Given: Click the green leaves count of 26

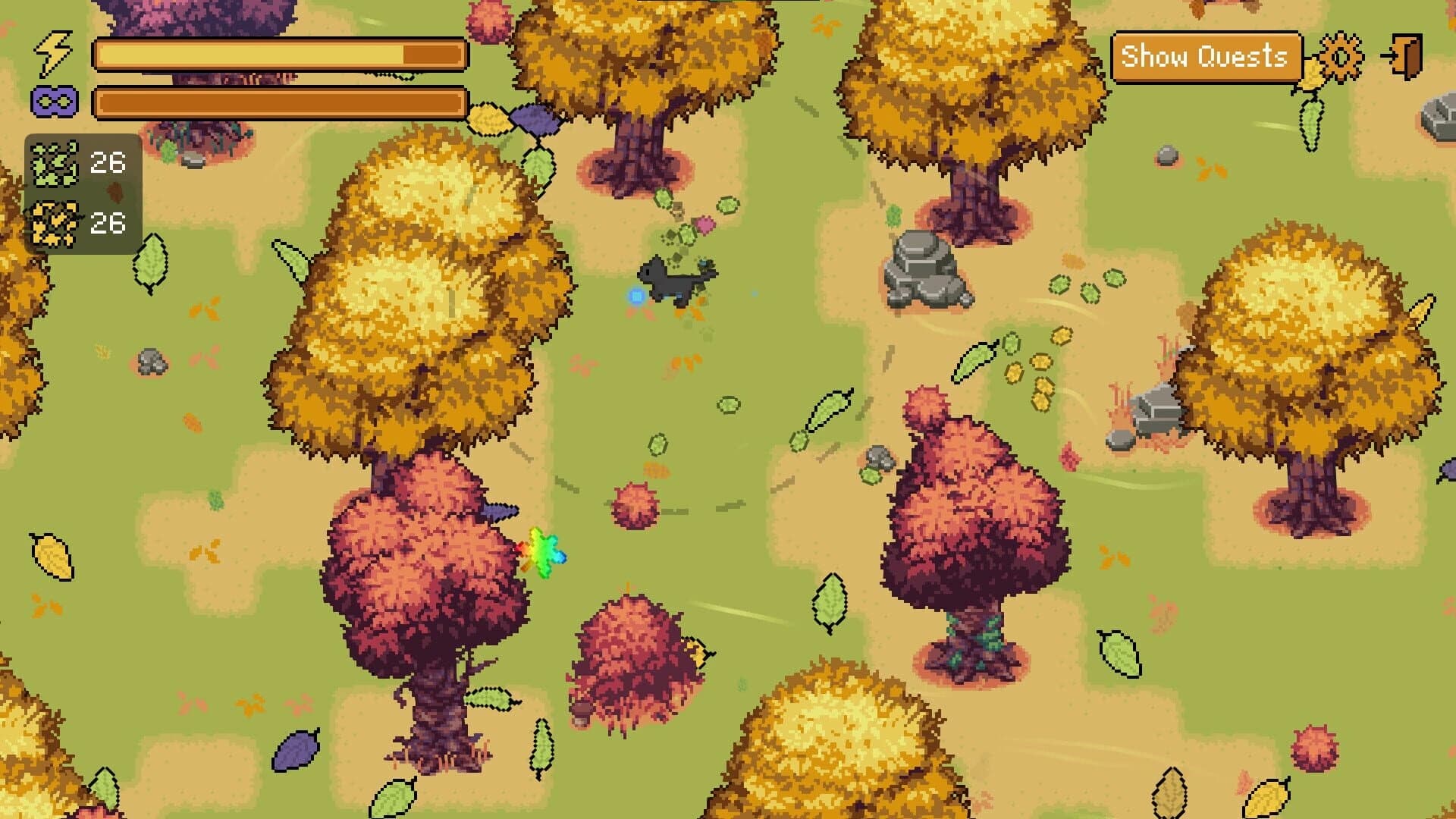Looking at the screenshot, I should pos(108,161).
